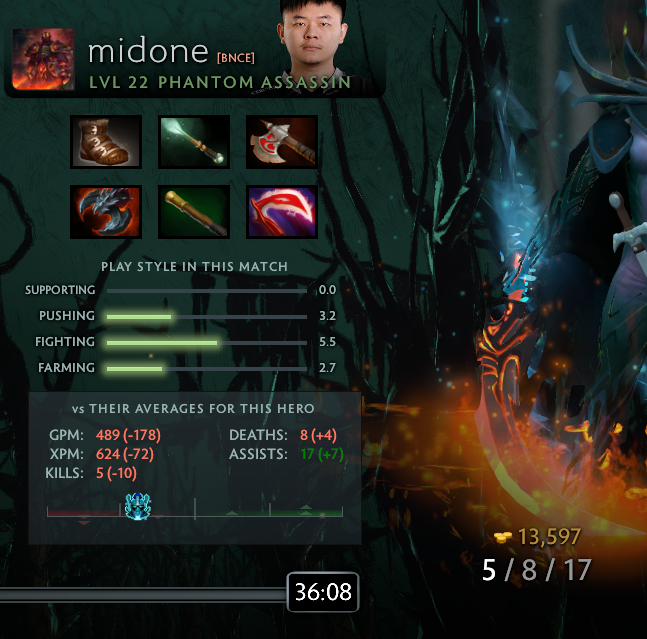Choose the Monkey King Bar staff item
Screen dimensions: 647x639
click(194, 212)
